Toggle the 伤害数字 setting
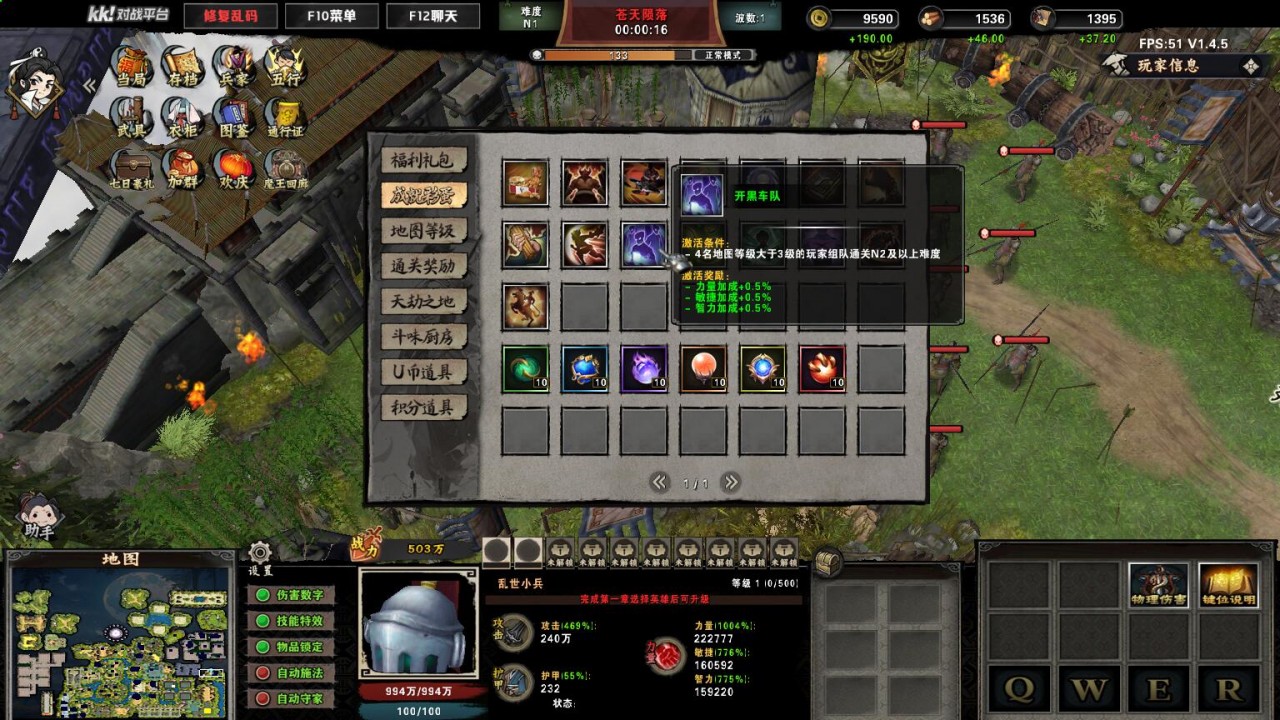Viewport: 1280px width, 720px height. pyautogui.click(x=291, y=595)
